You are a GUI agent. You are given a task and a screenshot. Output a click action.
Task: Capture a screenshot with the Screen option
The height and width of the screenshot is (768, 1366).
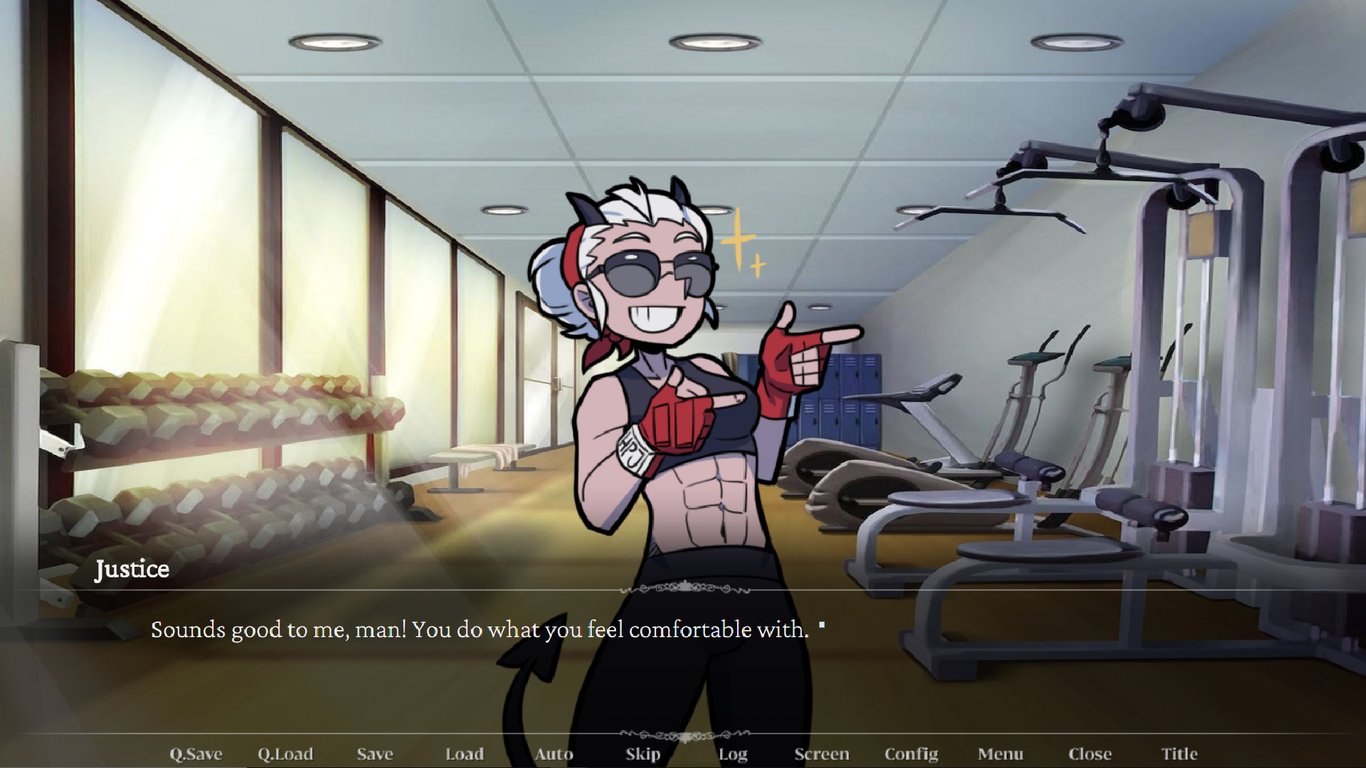pyautogui.click(x=821, y=753)
